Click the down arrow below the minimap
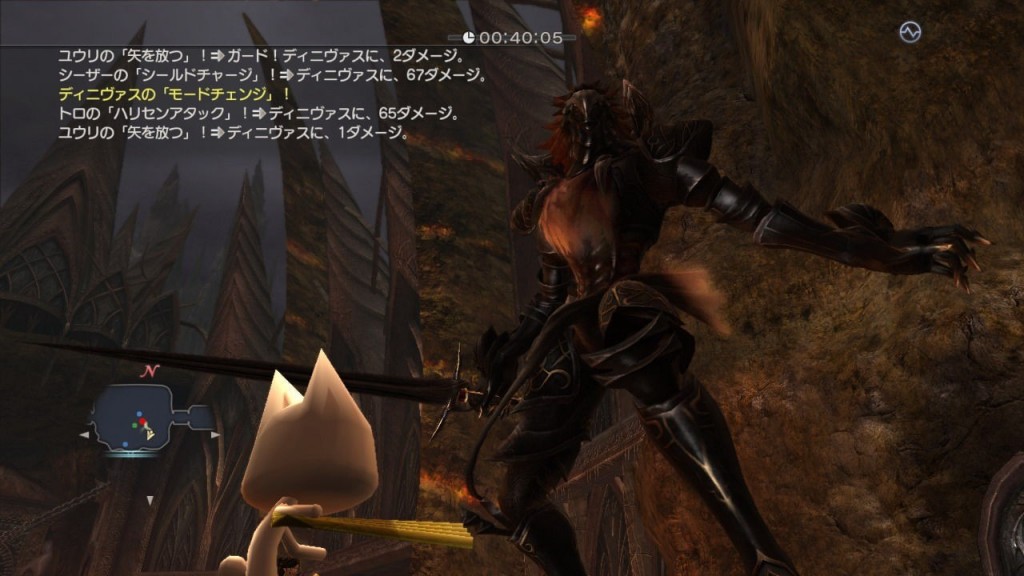This screenshot has width=1024, height=576. tap(150, 499)
